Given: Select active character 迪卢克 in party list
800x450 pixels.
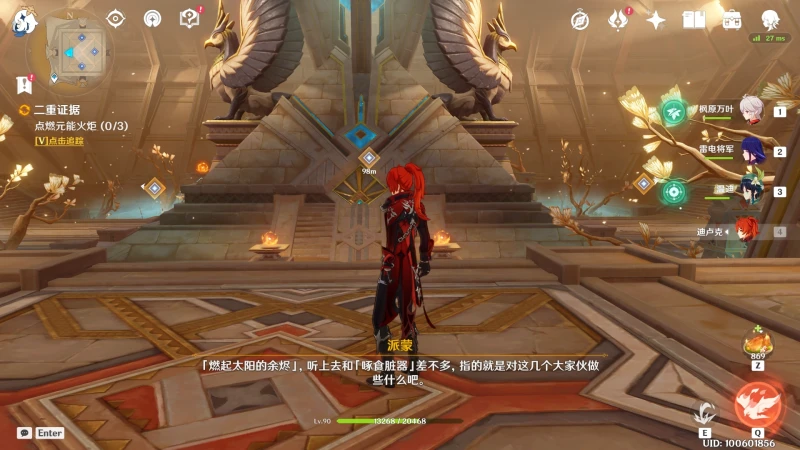Looking at the screenshot, I should click(x=746, y=231).
